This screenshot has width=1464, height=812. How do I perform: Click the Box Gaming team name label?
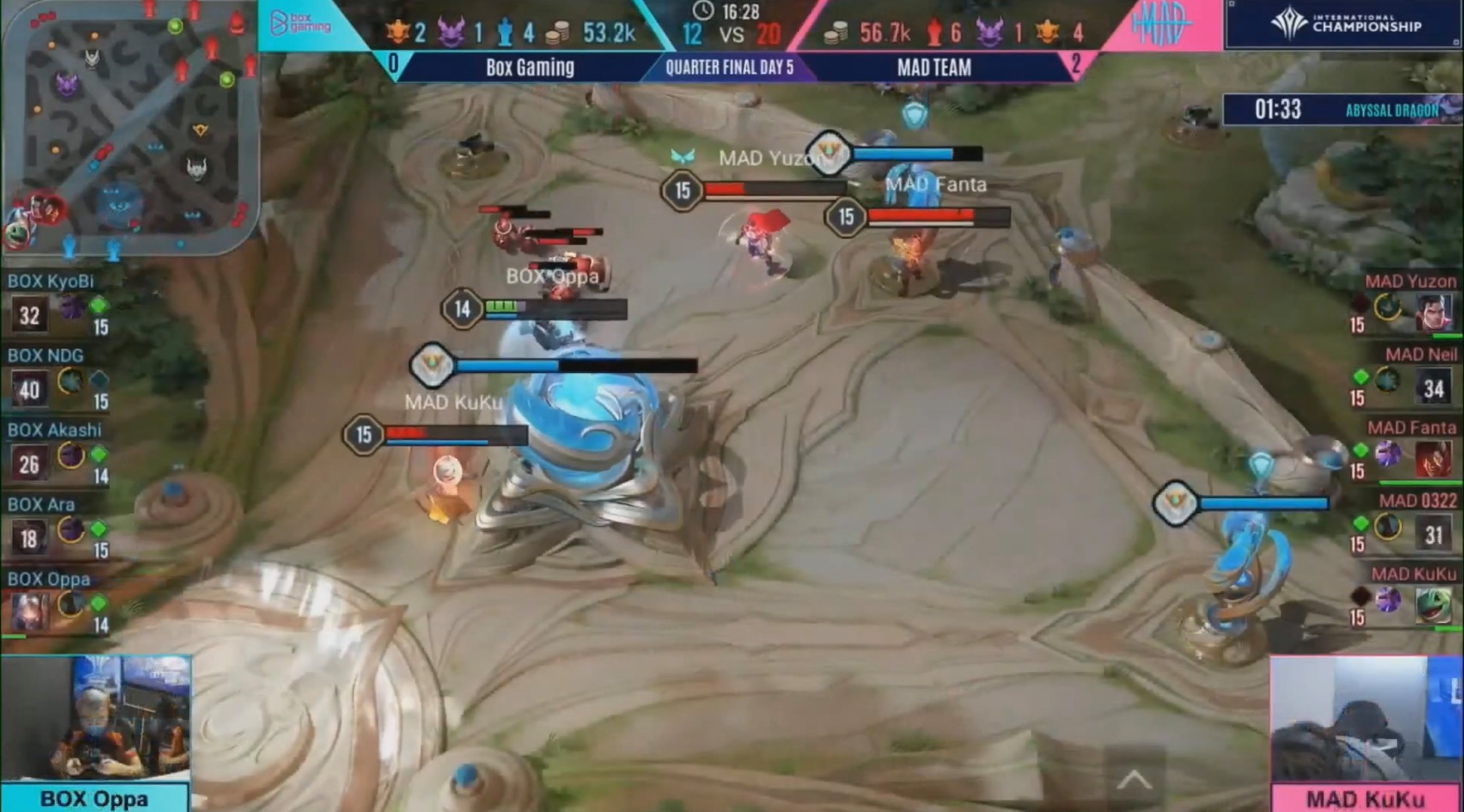(x=531, y=68)
